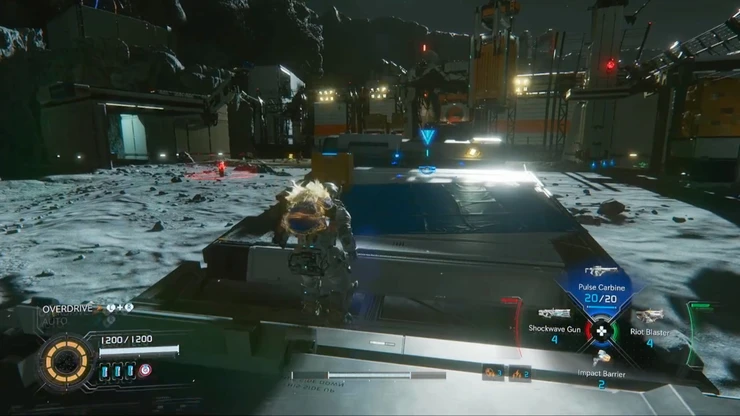This screenshot has width=740, height=416.
Task: Click the red shield status icon
Action: 146,370
